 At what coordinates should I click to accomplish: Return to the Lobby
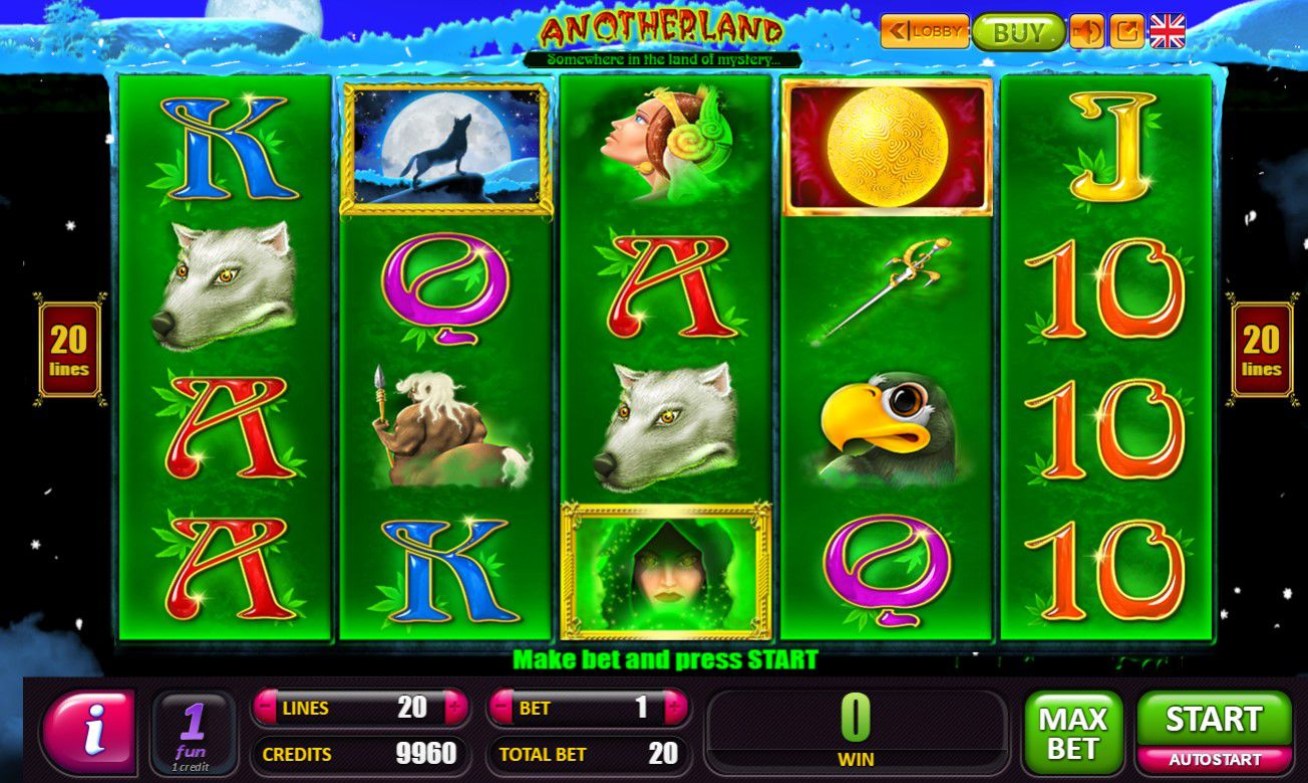tap(924, 31)
